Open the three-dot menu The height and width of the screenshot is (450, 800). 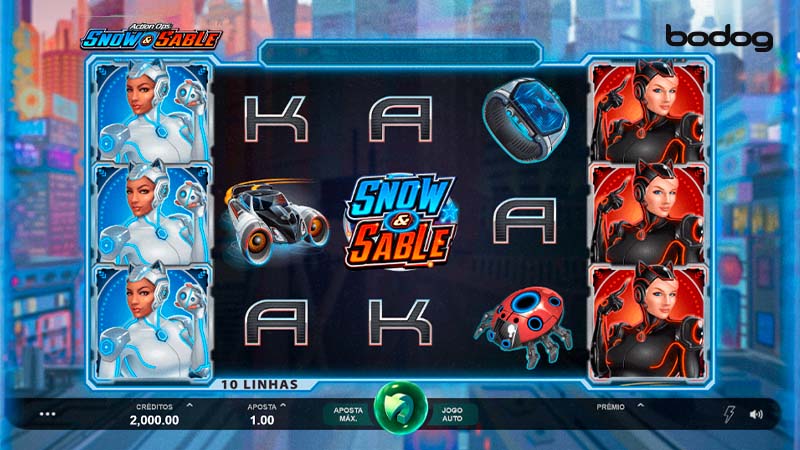pos(48,413)
